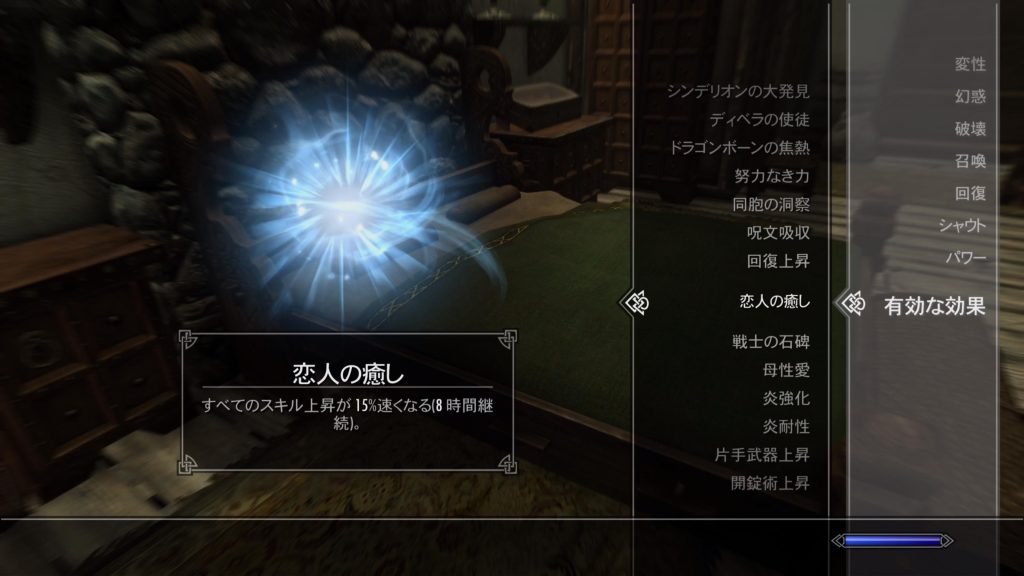The width and height of the screenshot is (1024, 576).
Task: Switch to the パワー category
Action: [966, 258]
